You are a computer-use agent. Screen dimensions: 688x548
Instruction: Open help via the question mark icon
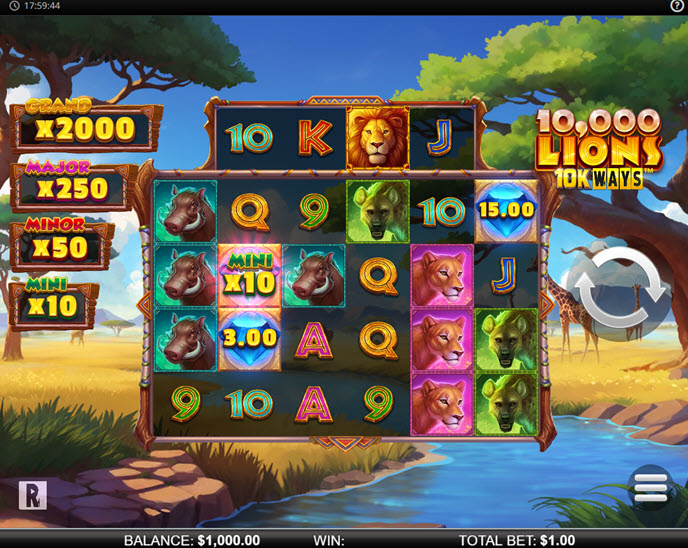[677, 6]
